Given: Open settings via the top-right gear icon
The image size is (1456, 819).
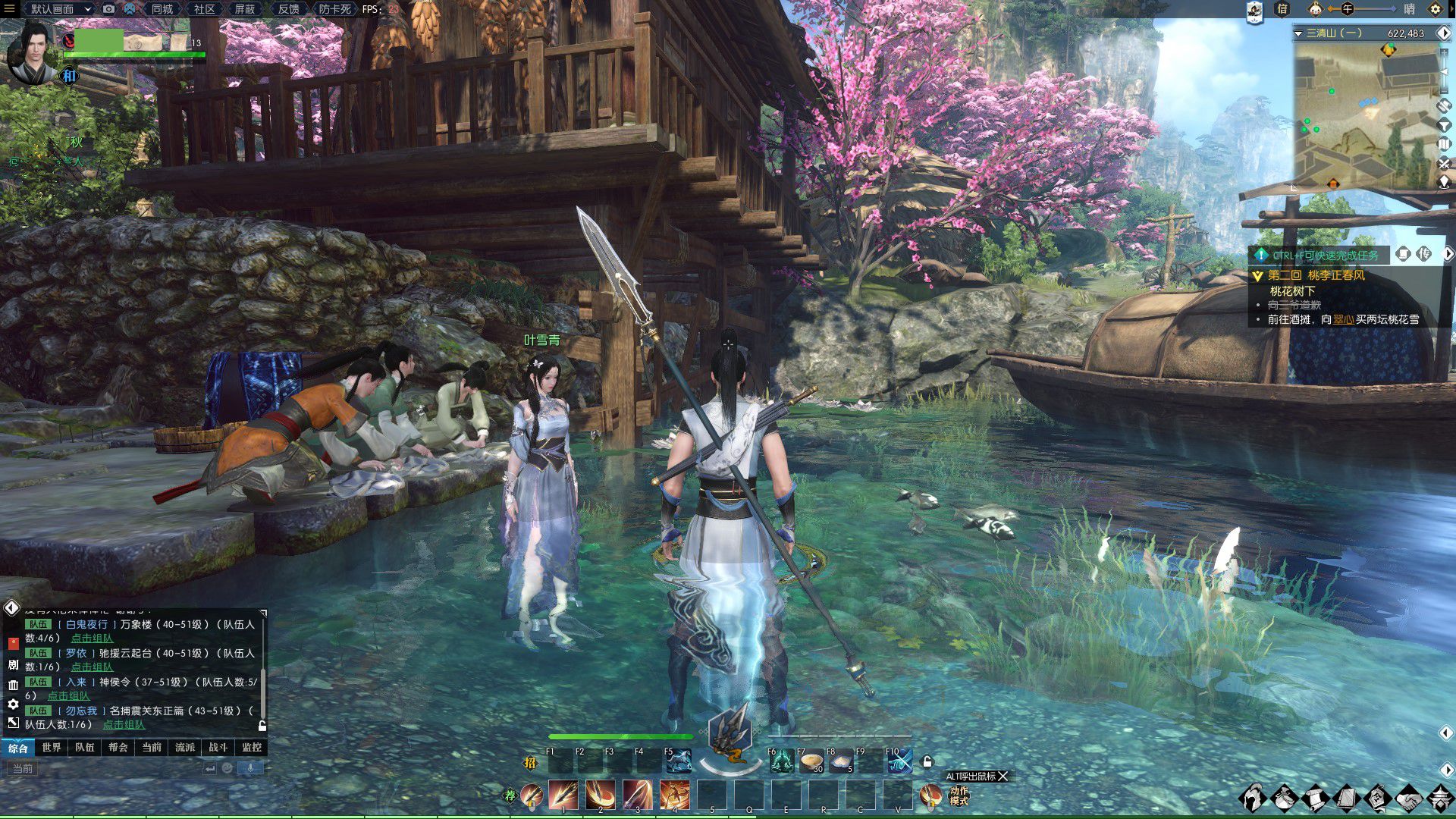Looking at the screenshot, I should (x=1435, y=9).
